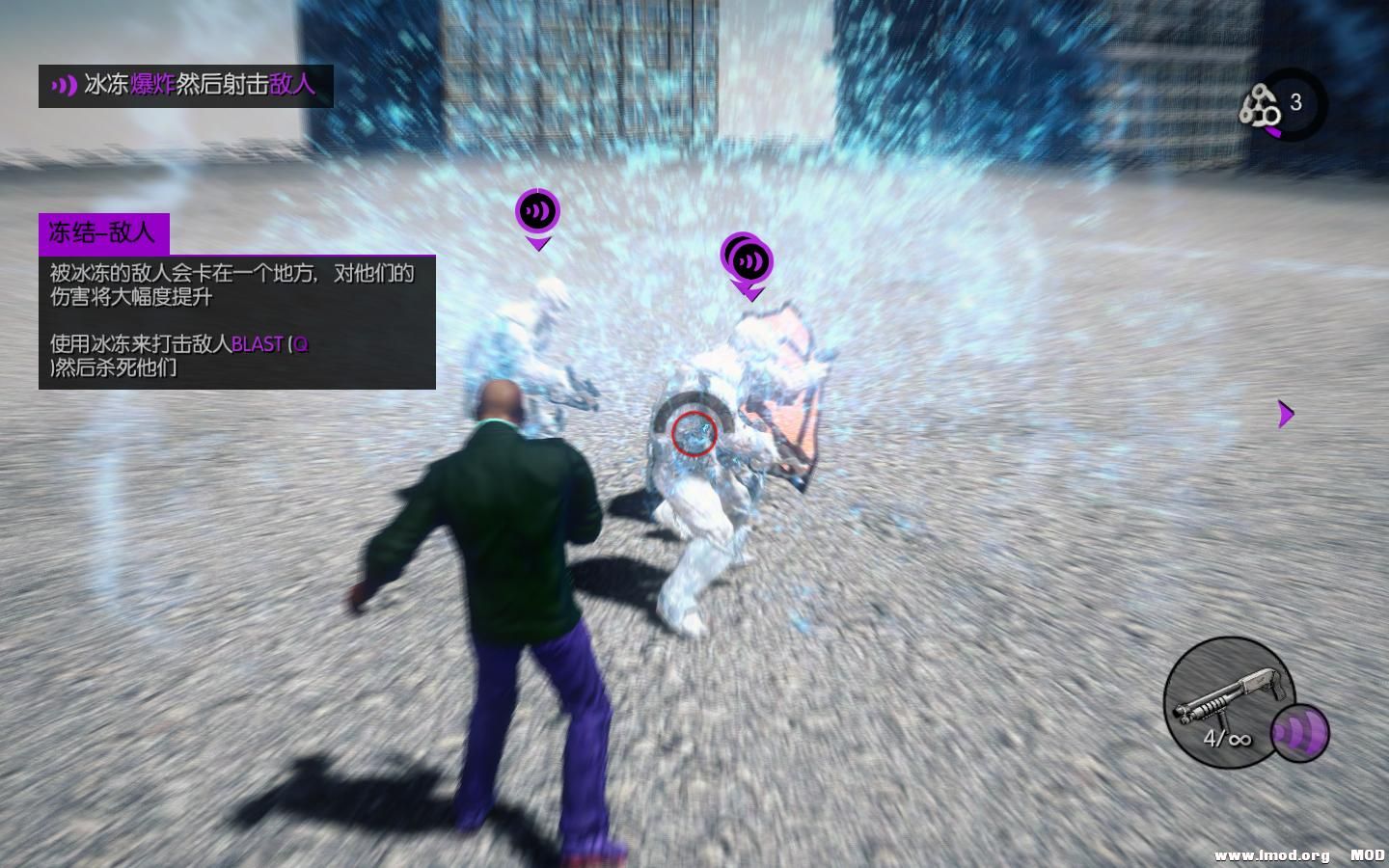This screenshot has width=1389, height=868.
Task: Collapse the tutorial description panel
Action: coord(236,323)
